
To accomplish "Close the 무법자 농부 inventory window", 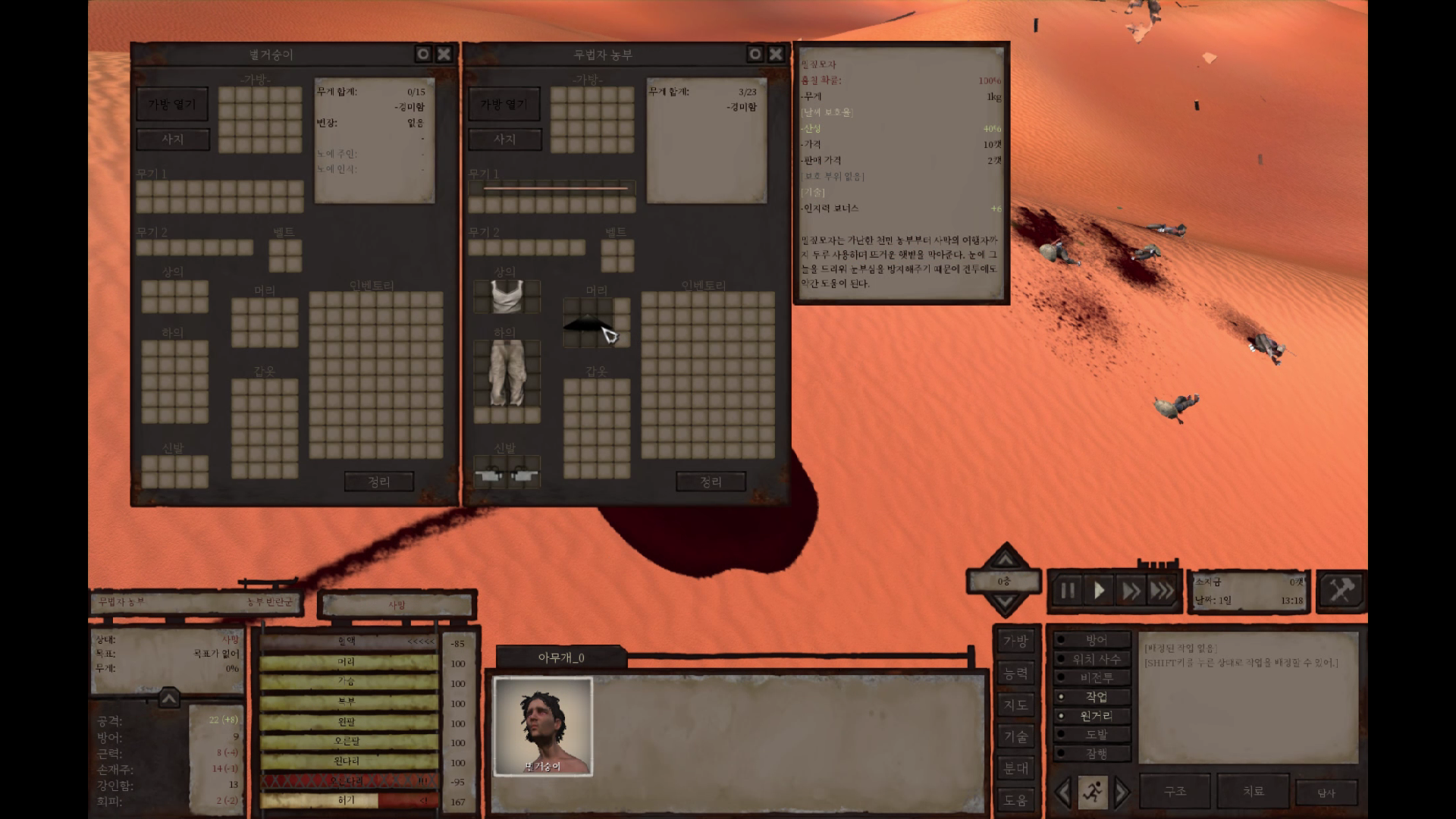I will coord(776,54).
